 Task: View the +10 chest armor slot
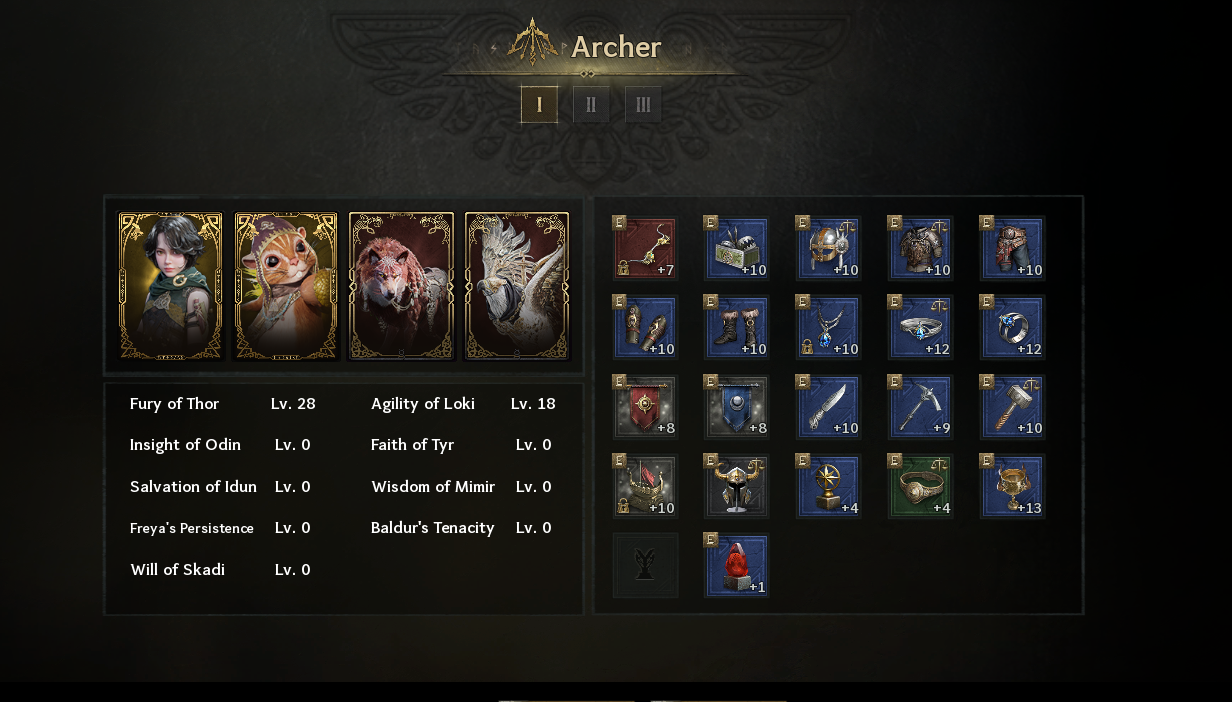pyautogui.click(x=921, y=248)
